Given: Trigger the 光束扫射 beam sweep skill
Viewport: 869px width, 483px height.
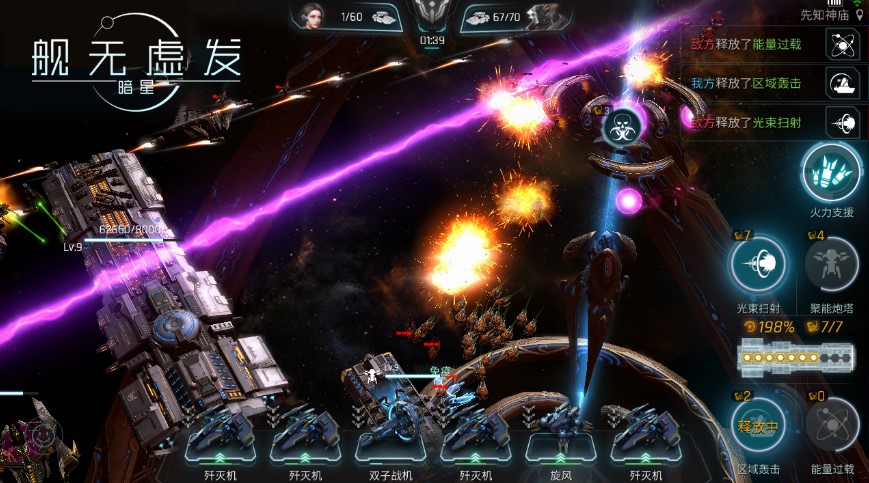Looking at the screenshot, I should [759, 265].
